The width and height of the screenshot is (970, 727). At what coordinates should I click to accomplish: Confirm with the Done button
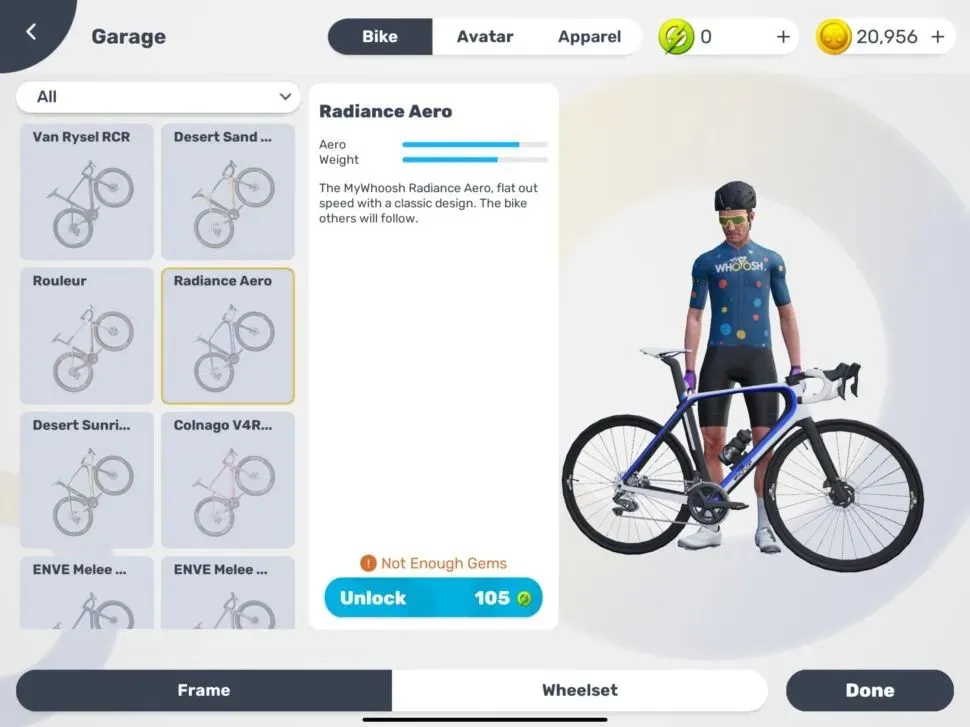(x=869, y=690)
